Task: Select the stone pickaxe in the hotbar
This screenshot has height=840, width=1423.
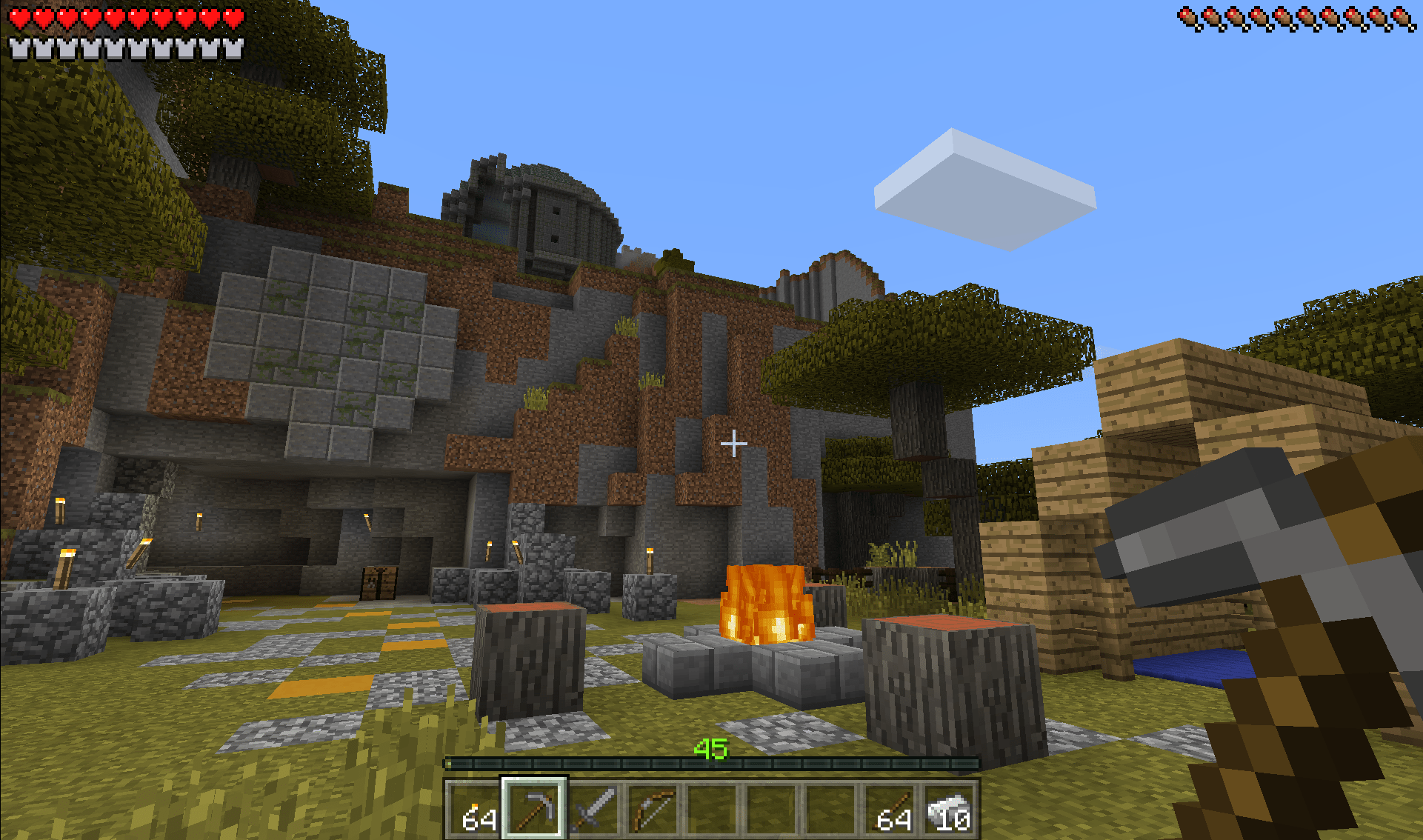Action: tap(535, 807)
